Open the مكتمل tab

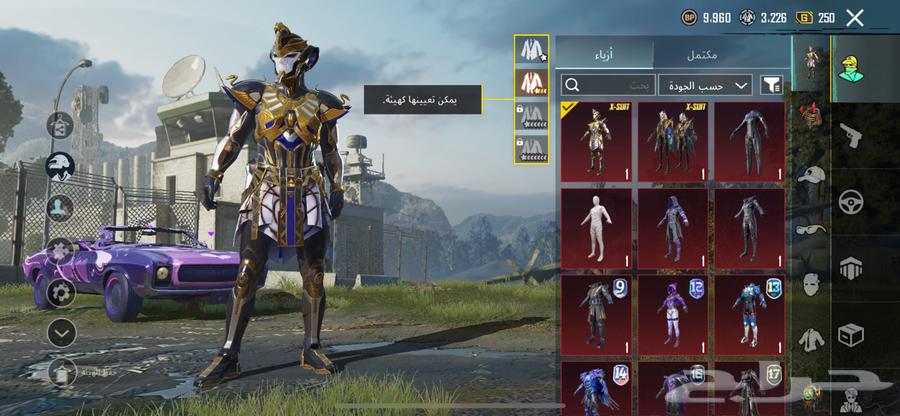pyautogui.click(x=722, y=54)
